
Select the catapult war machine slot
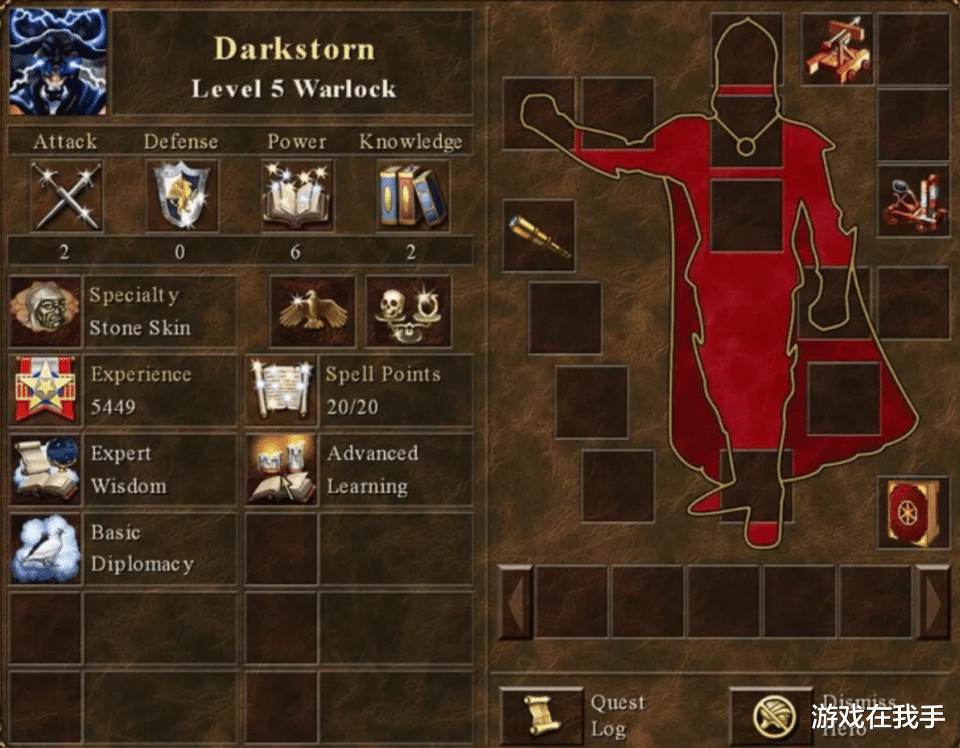(x=912, y=202)
